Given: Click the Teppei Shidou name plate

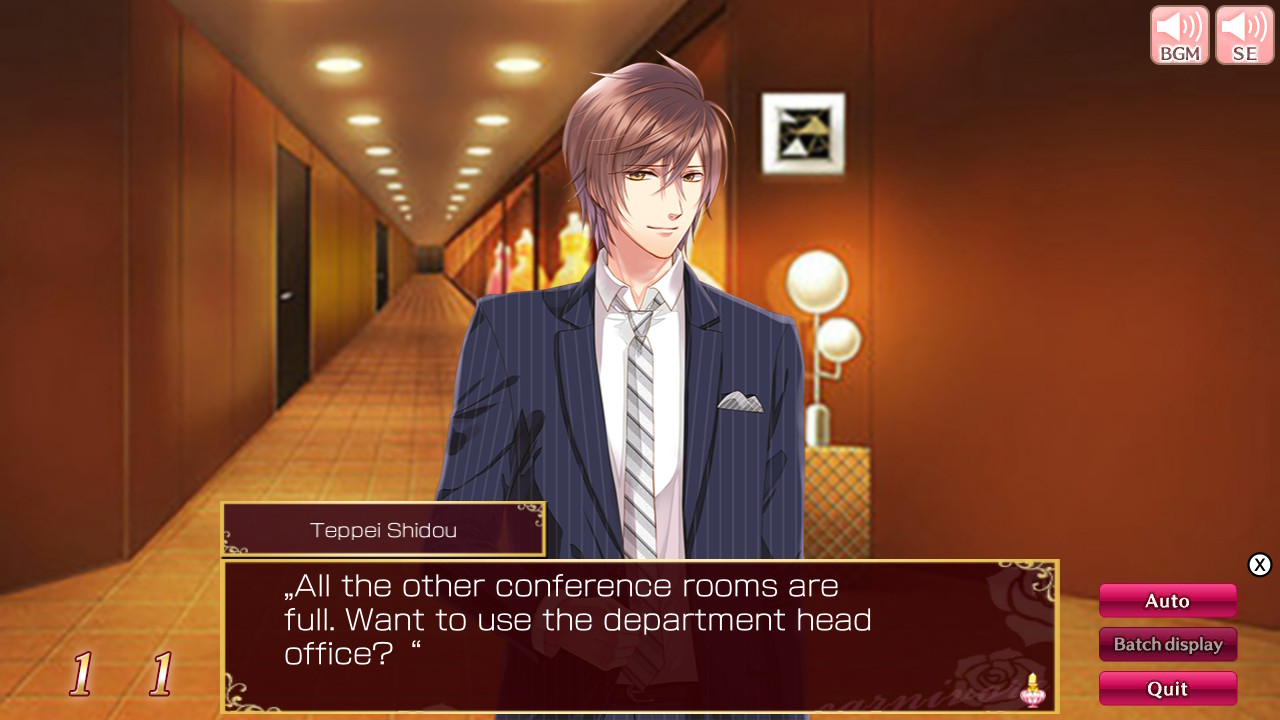Looking at the screenshot, I should coord(383,530).
